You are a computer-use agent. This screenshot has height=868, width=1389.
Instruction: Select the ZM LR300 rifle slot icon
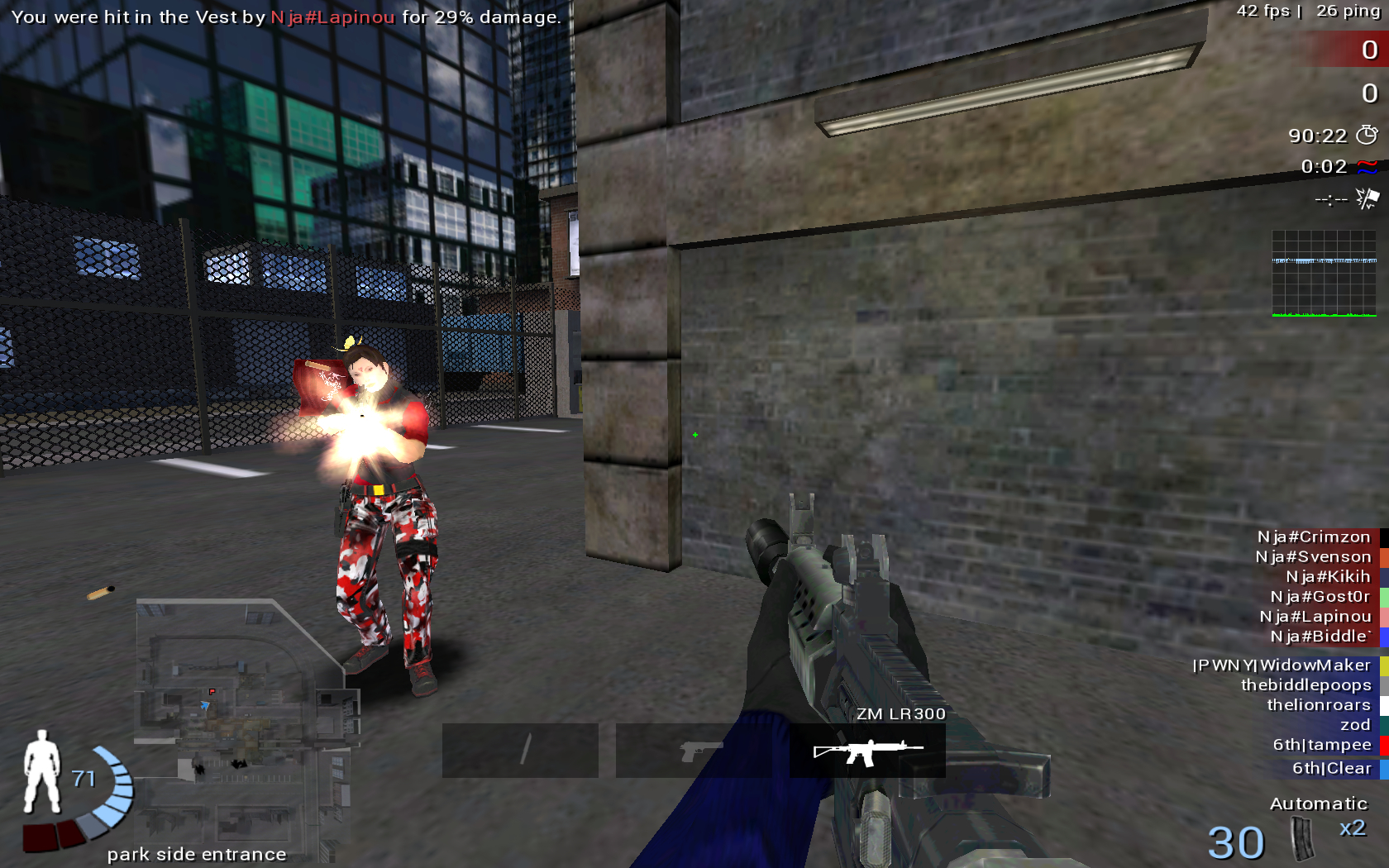tap(868, 751)
